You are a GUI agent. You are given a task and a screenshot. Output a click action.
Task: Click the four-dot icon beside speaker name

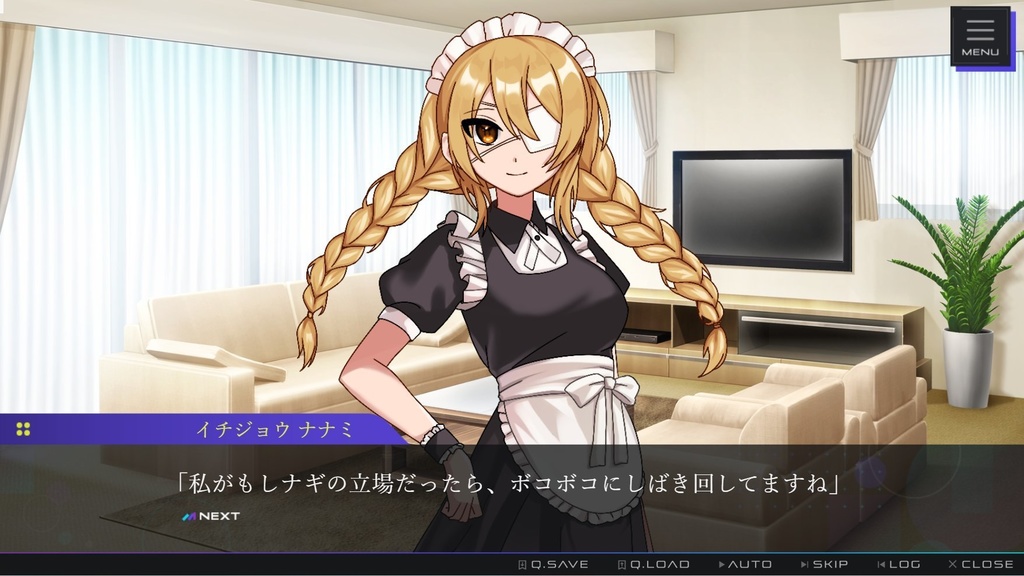pos(23,429)
